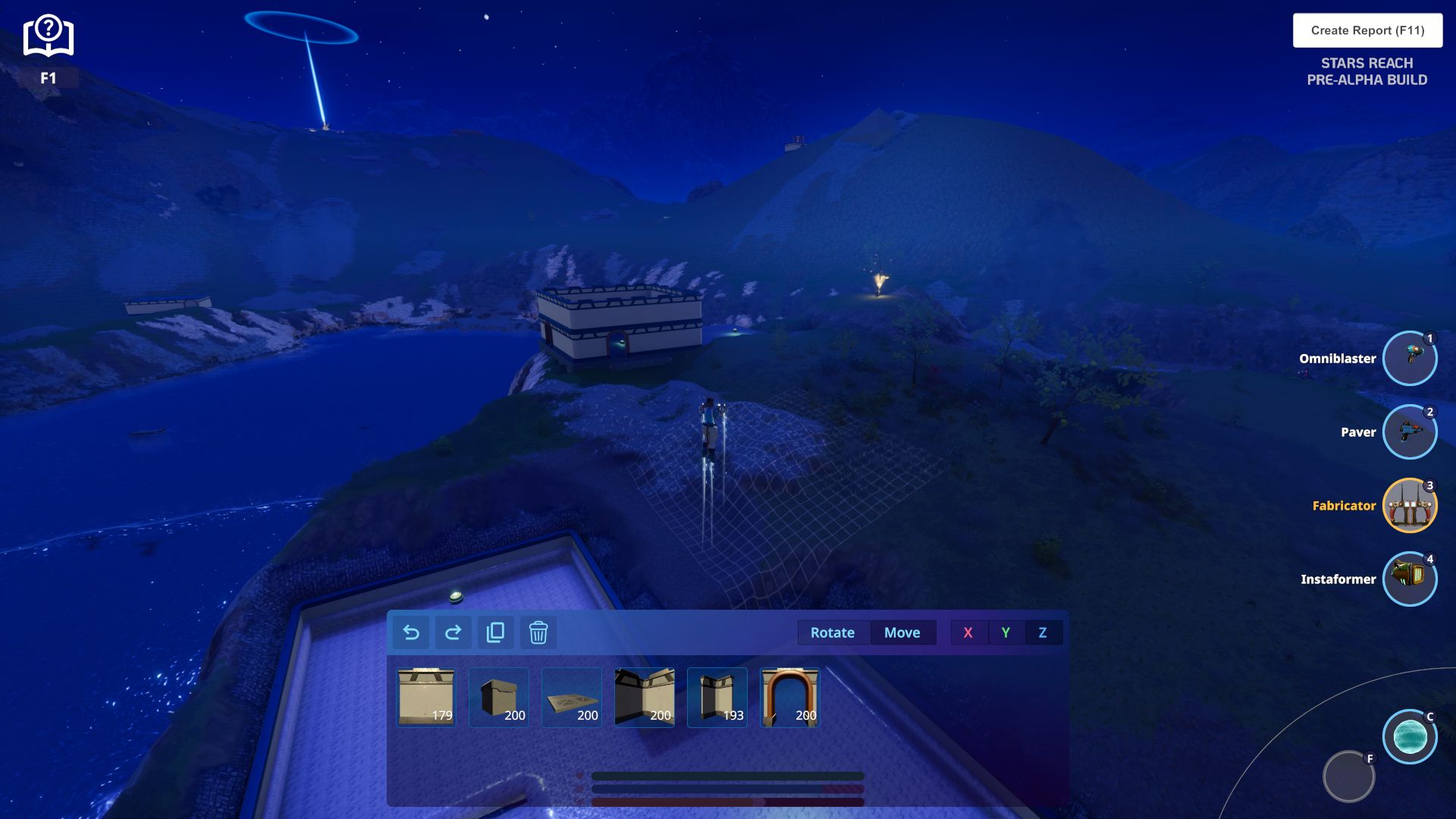The height and width of the screenshot is (819, 1456).
Task: Select the Y axis
Action: tap(1006, 632)
